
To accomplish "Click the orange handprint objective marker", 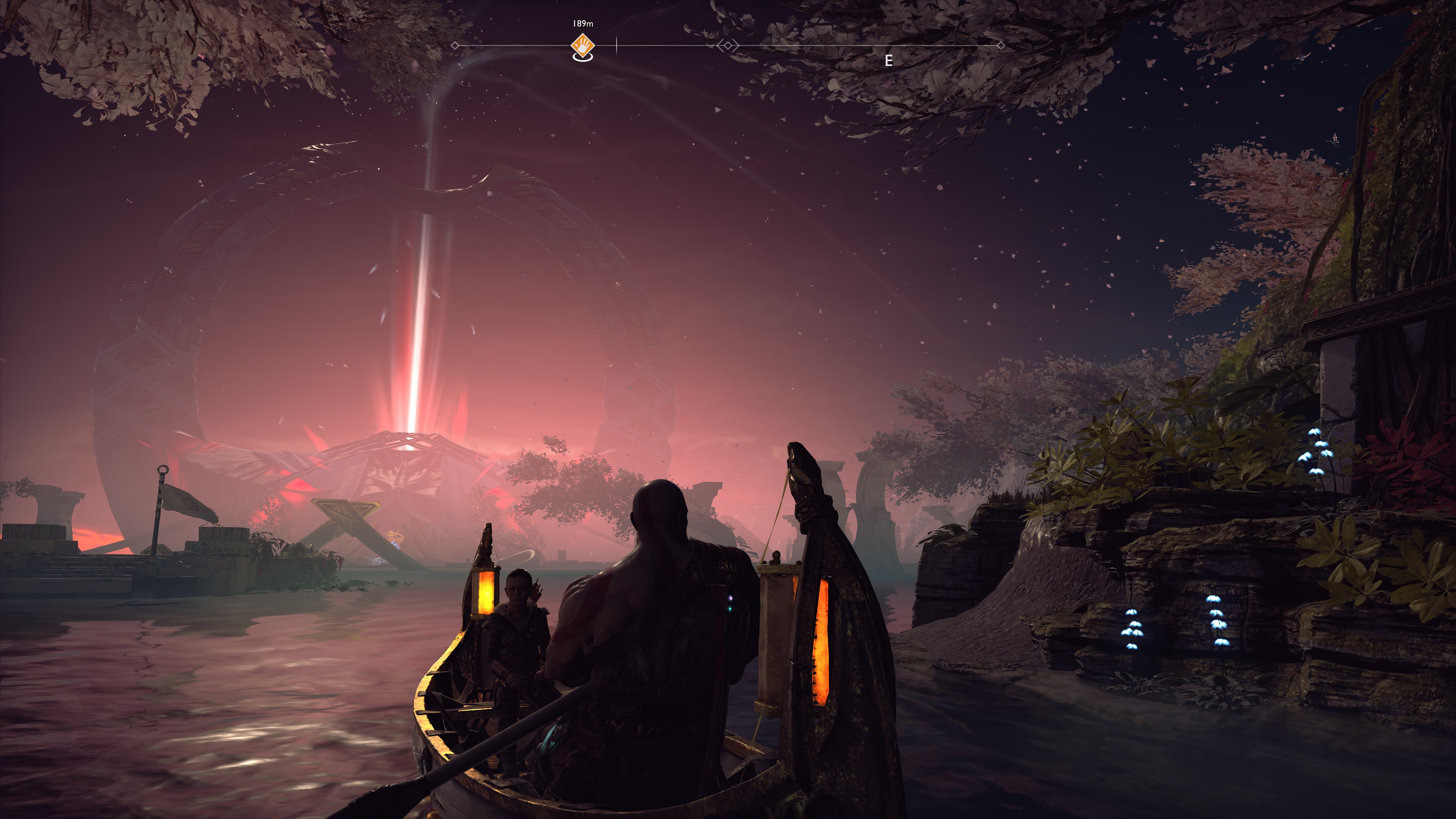I will [582, 44].
